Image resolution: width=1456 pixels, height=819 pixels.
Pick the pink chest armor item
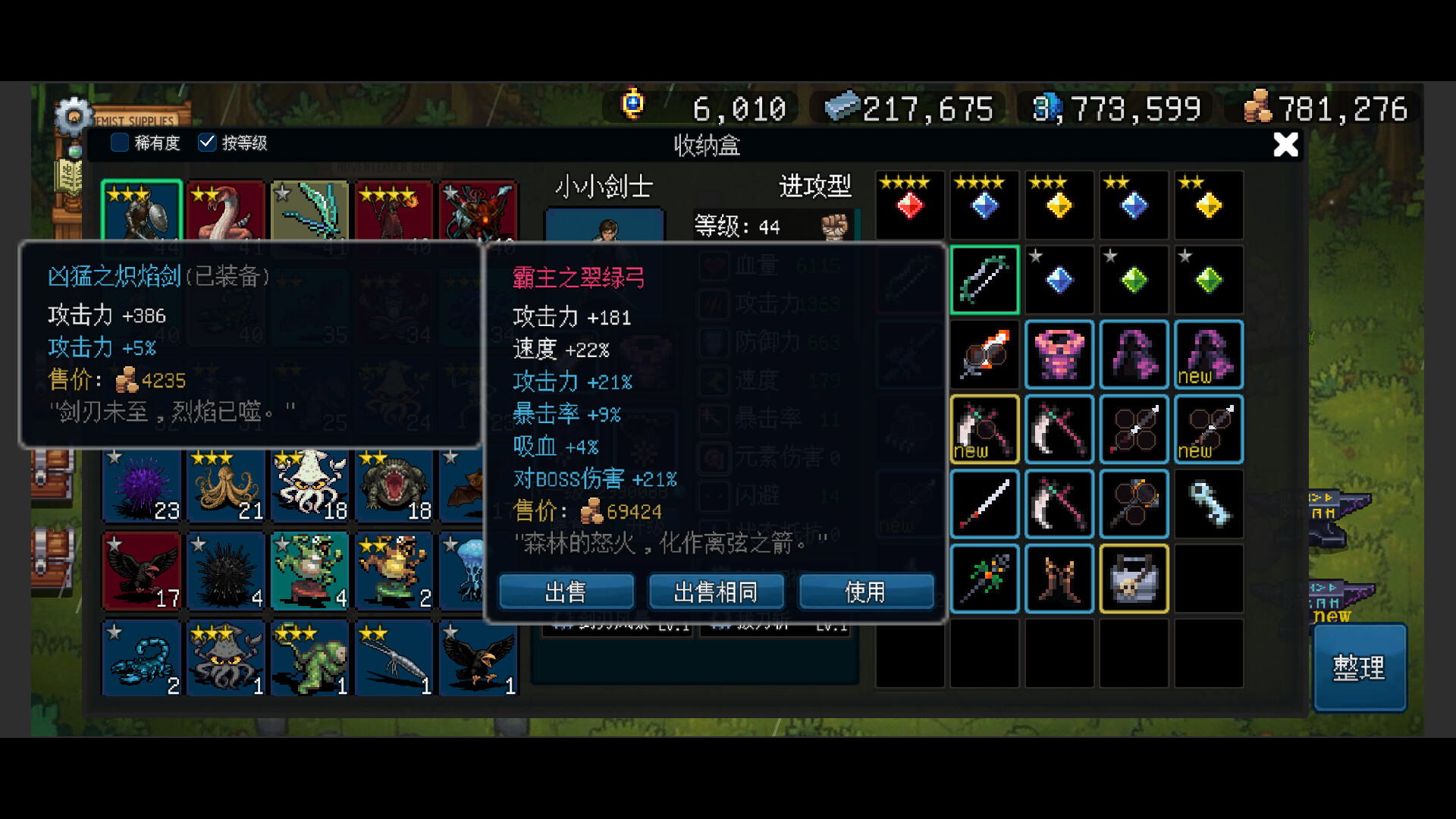(x=1059, y=355)
